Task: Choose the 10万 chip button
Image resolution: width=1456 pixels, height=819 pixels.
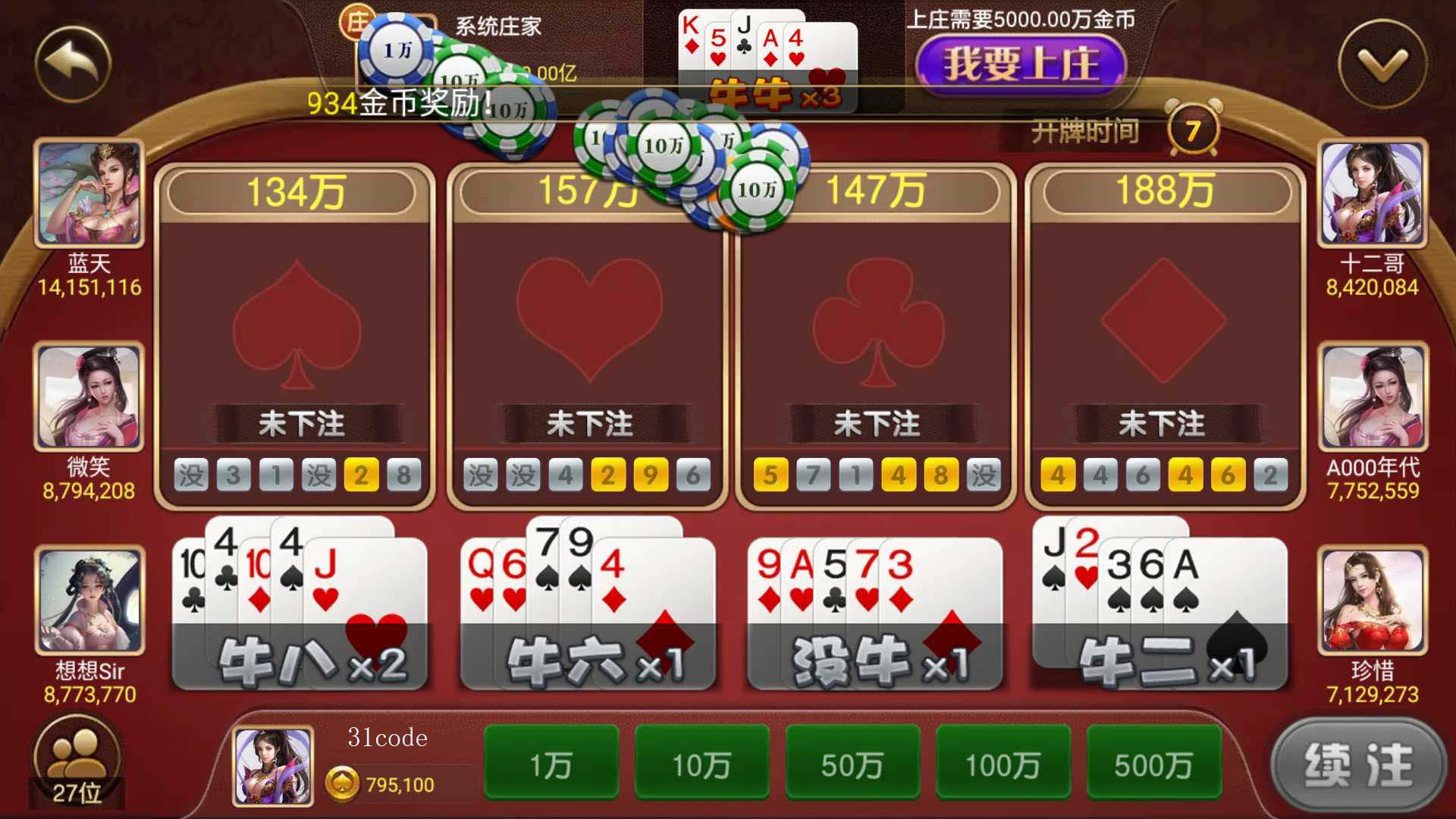Action: tap(701, 764)
